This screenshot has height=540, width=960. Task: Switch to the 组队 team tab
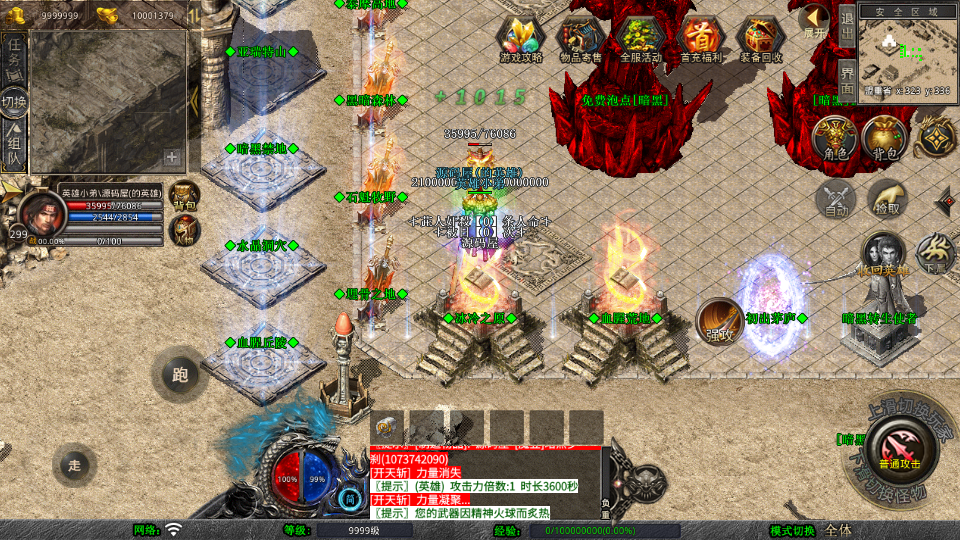(14, 145)
